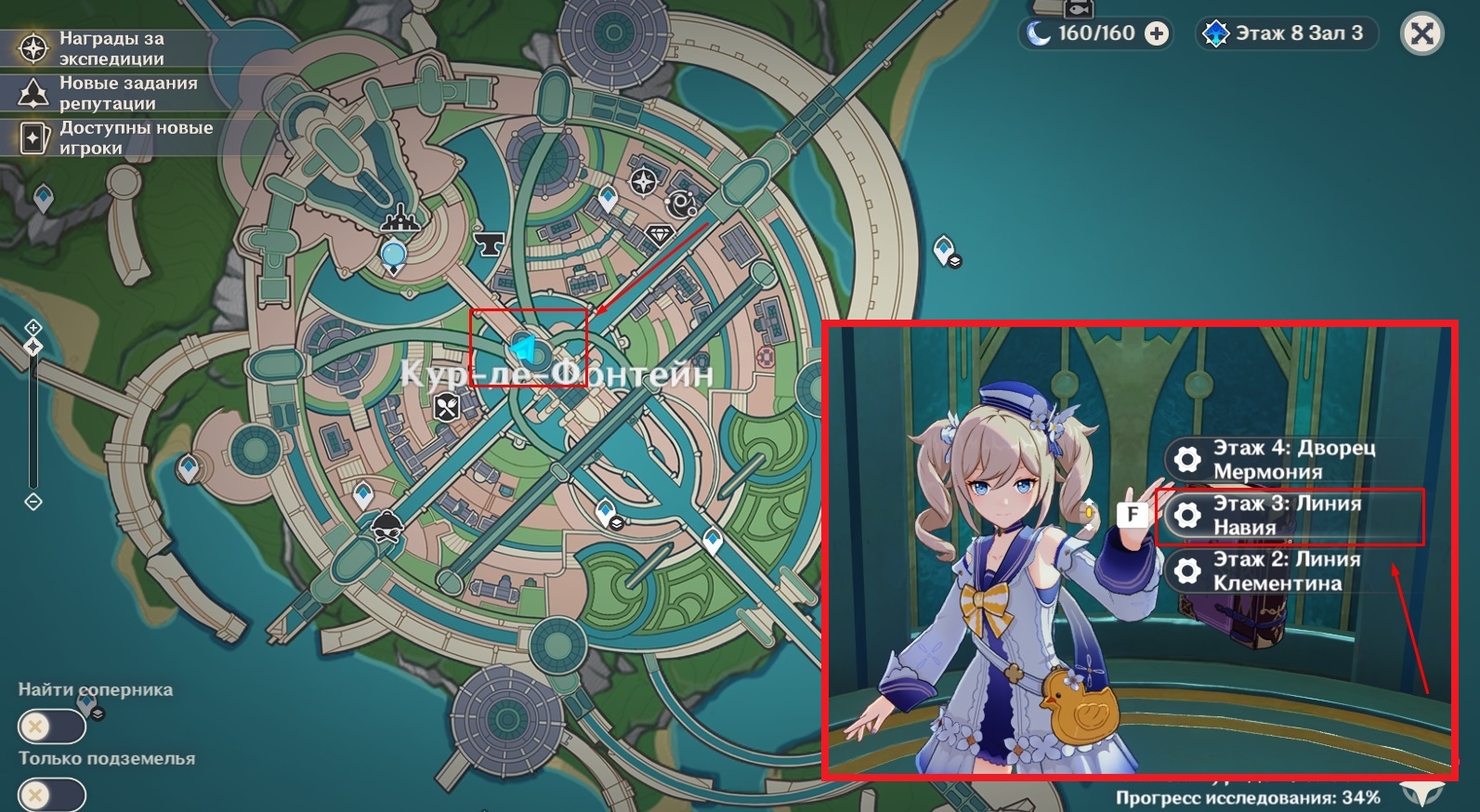Toggle the Найти соперника switch
The image size is (1480, 812).
51,727
